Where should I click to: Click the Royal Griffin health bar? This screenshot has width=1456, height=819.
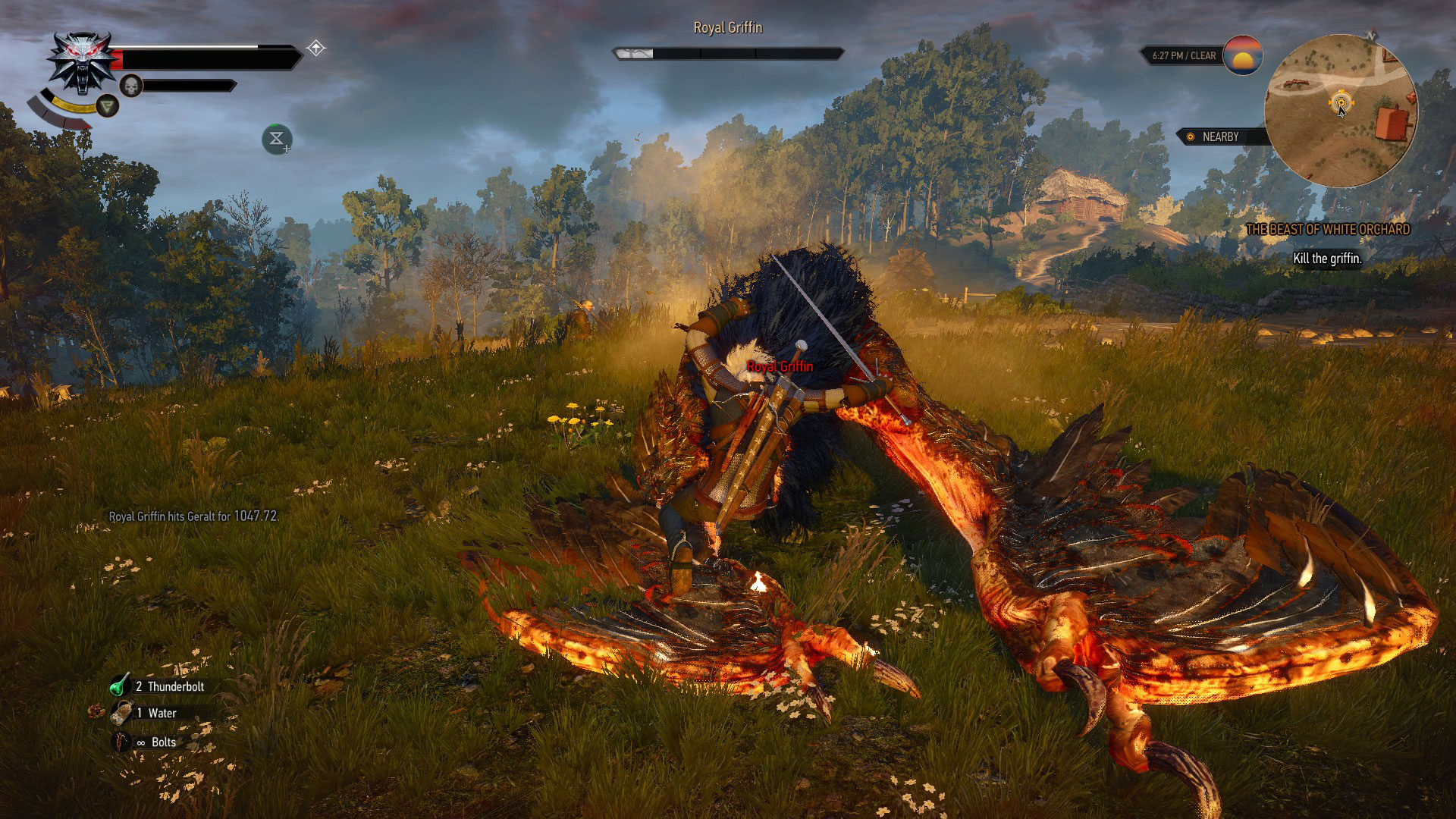tap(727, 53)
